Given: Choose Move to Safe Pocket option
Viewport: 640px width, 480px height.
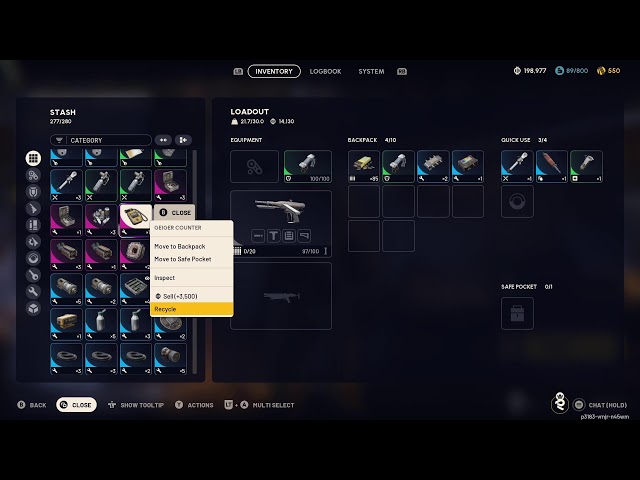Looking at the screenshot, I should tap(191, 259).
